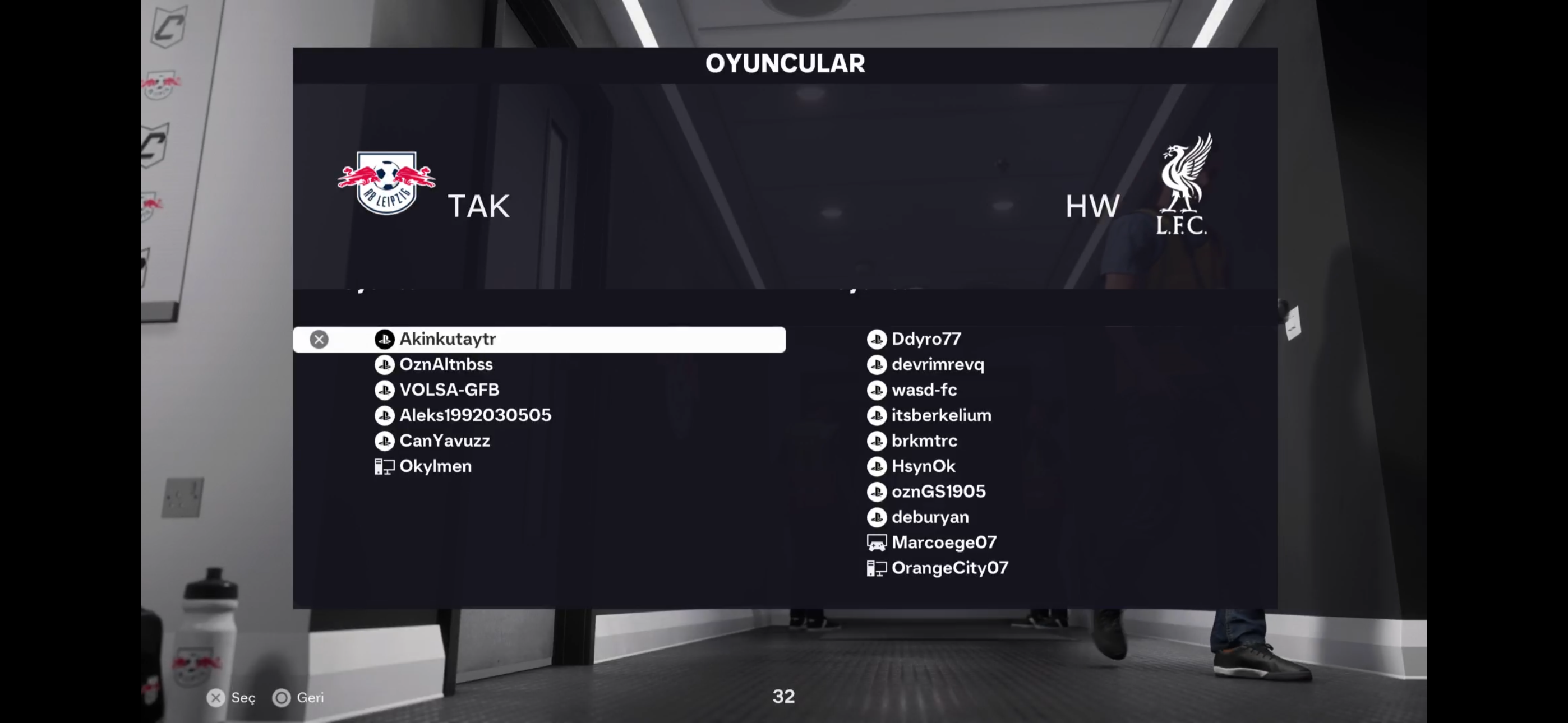Screen dimensions: 1568x723
Task: Pick player brkmtrc
Action: tap(924, 441)
